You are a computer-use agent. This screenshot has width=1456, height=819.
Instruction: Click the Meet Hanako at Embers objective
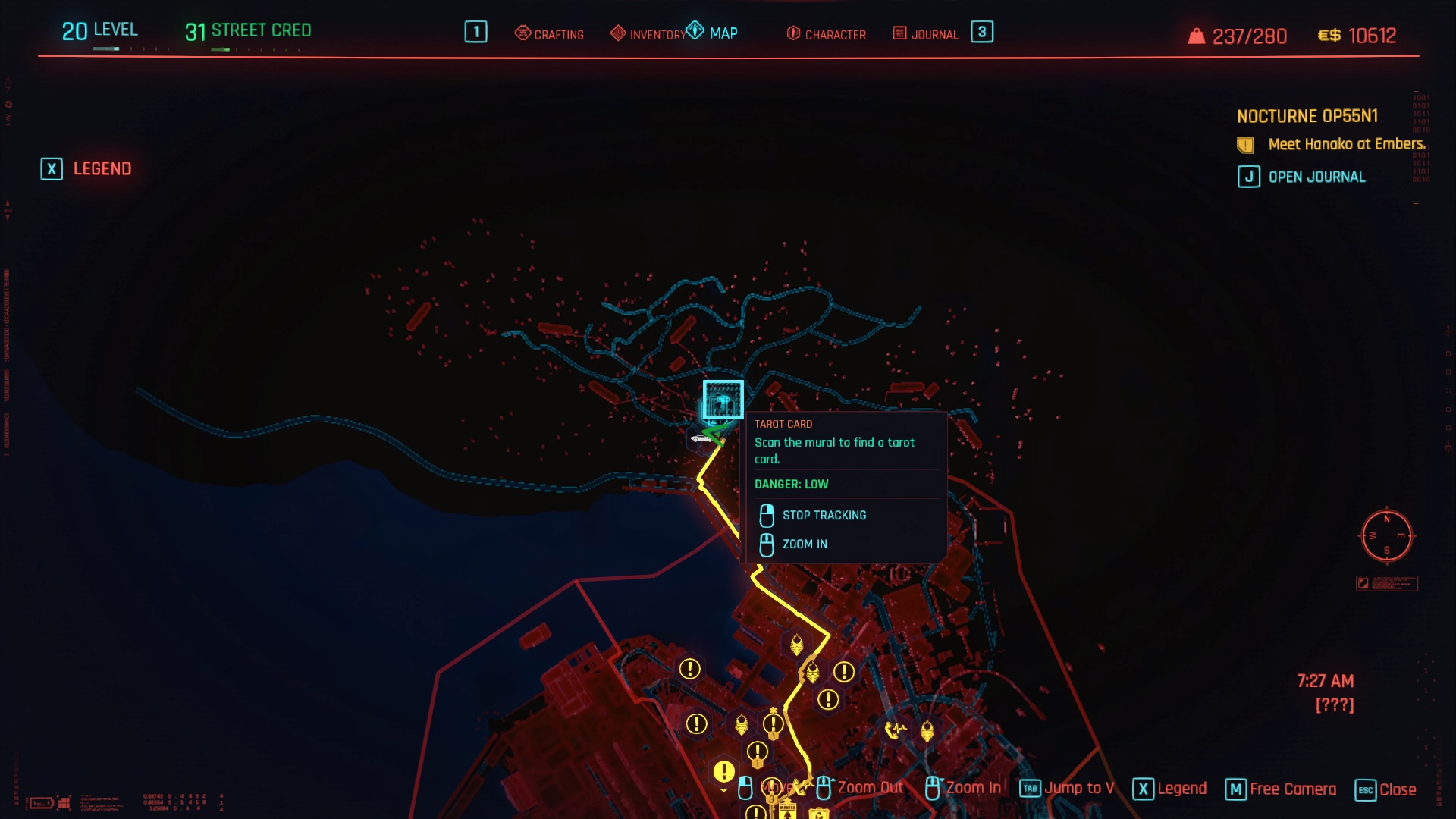coord(1346,144)
